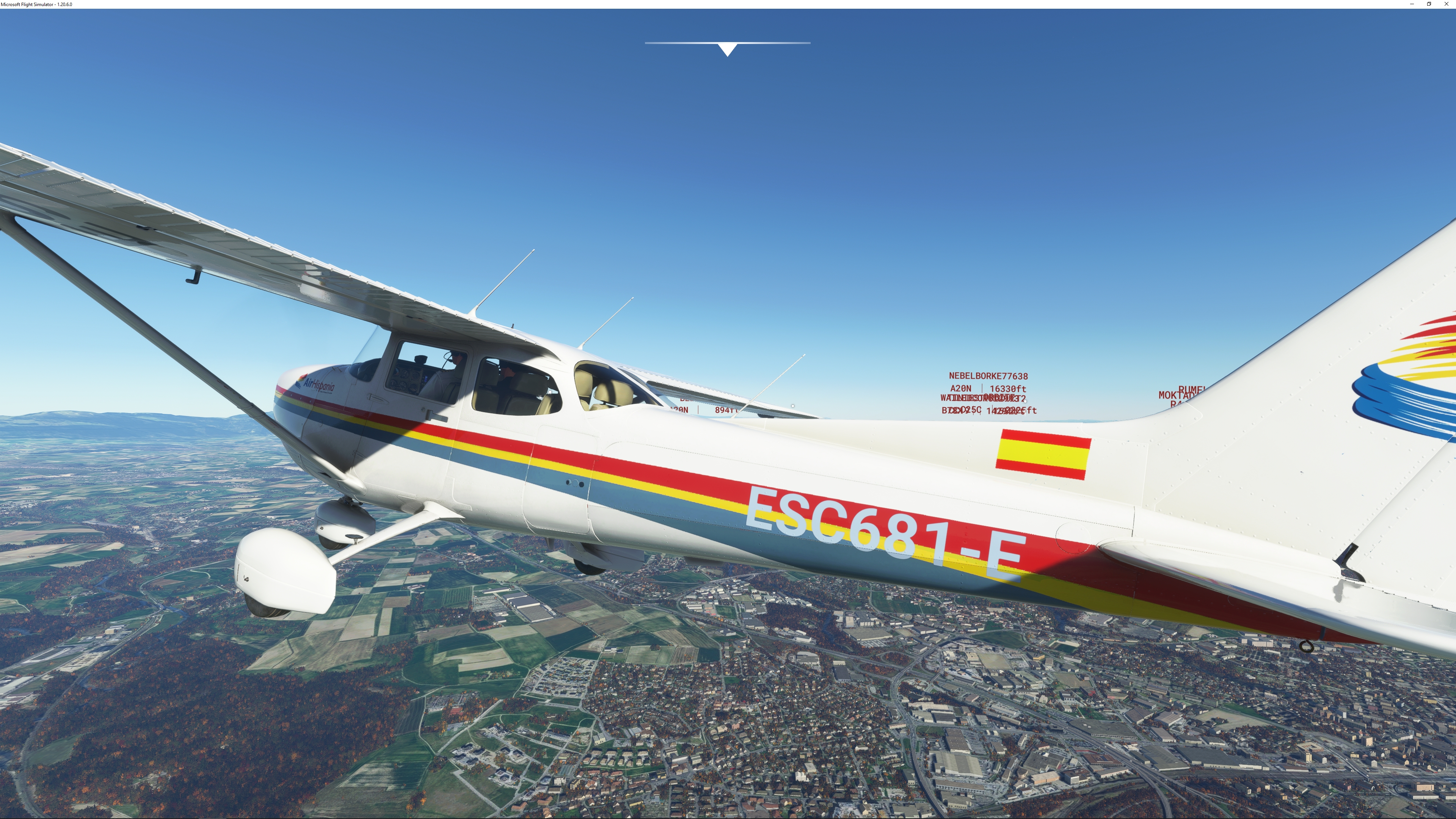The image size is (1456, 819).
Task: Minimize the Flight Simulator window
Action: pyautogui.click(x=1412, y=4)
